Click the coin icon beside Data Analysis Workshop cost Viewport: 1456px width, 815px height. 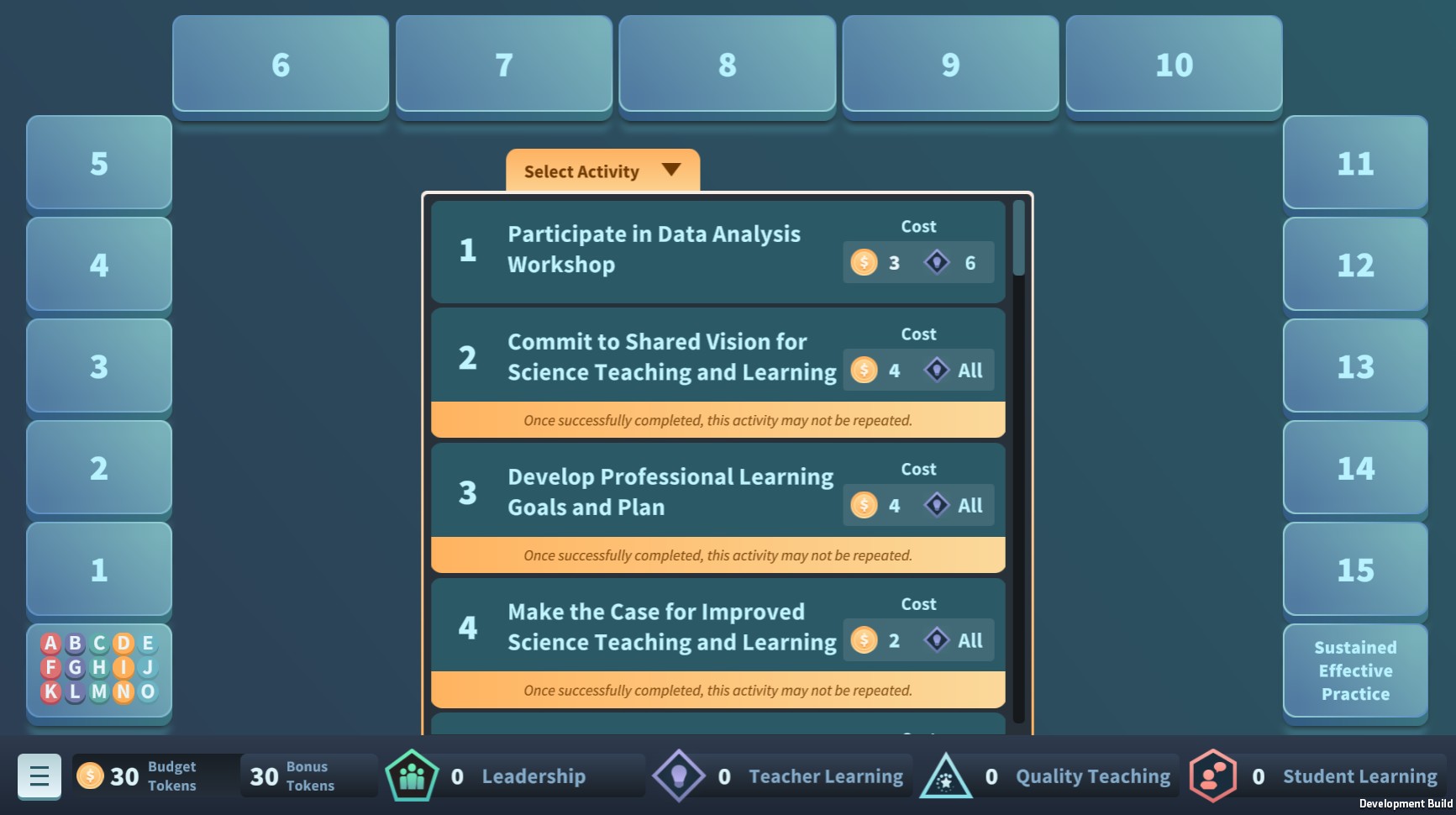click(x=862, y=262)
